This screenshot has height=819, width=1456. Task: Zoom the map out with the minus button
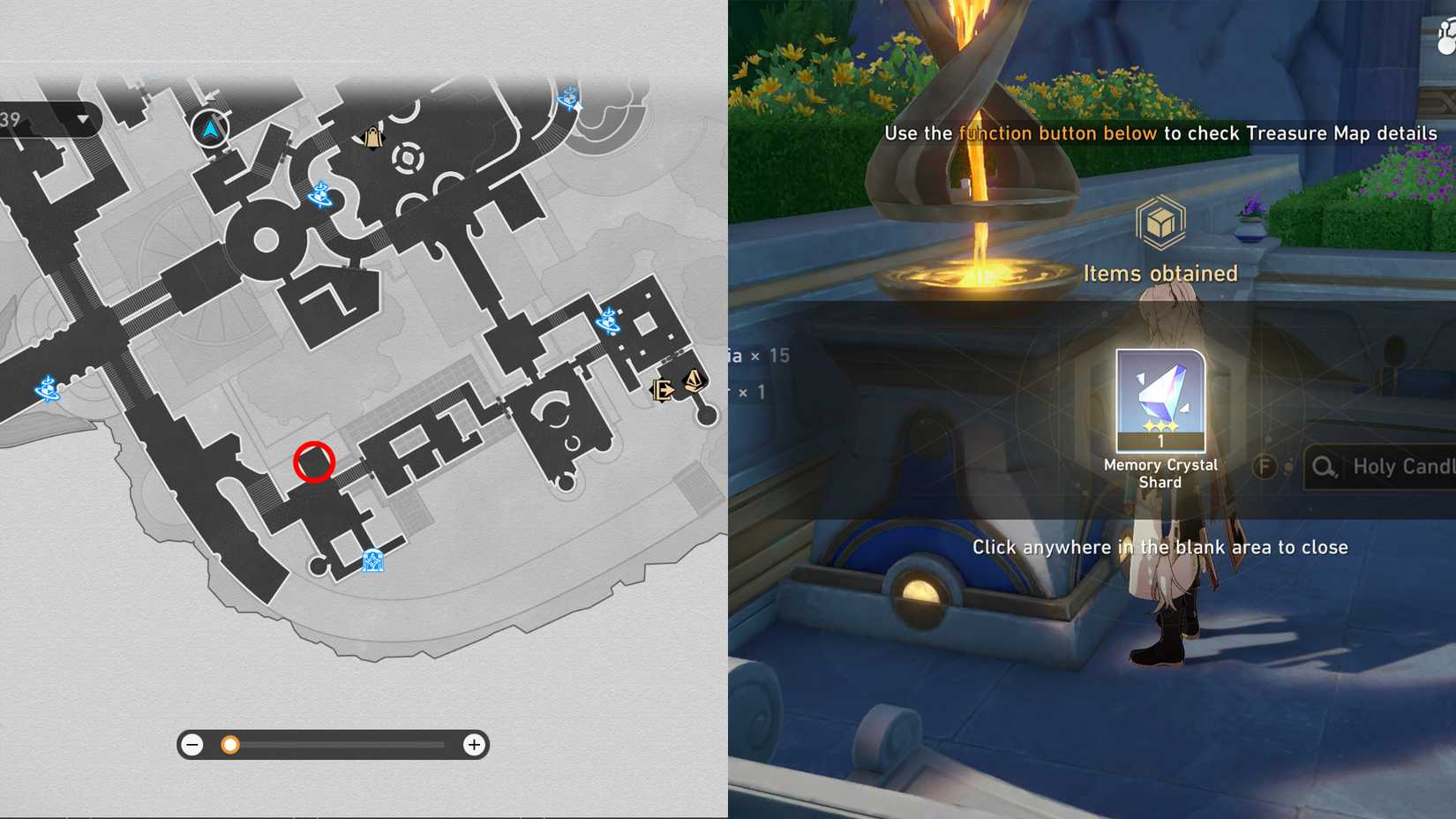pyautogui.click(x=192, y=745)
